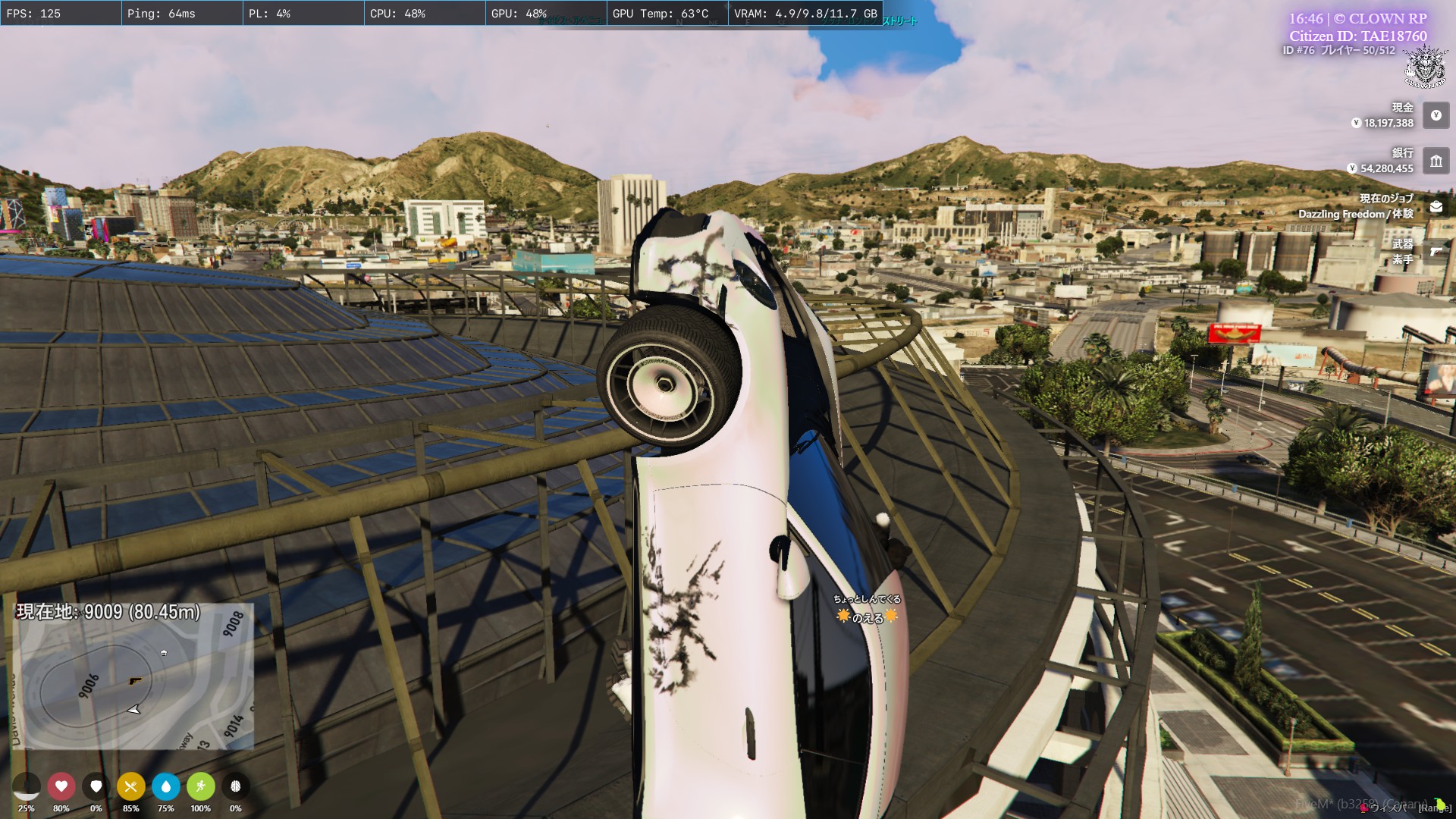This screenshot has width=1456, height=819.
Task: Select the pistol weapon icon
Action: [1436, 252]
